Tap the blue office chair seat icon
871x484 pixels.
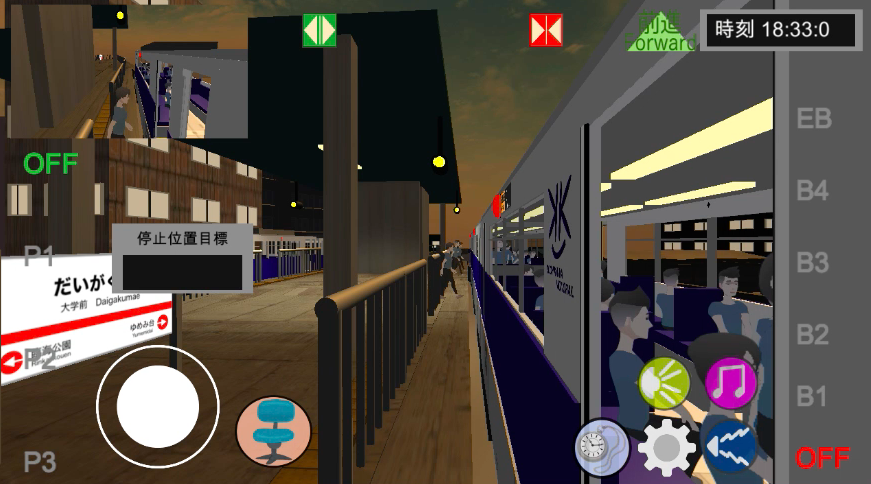[274, 430]
